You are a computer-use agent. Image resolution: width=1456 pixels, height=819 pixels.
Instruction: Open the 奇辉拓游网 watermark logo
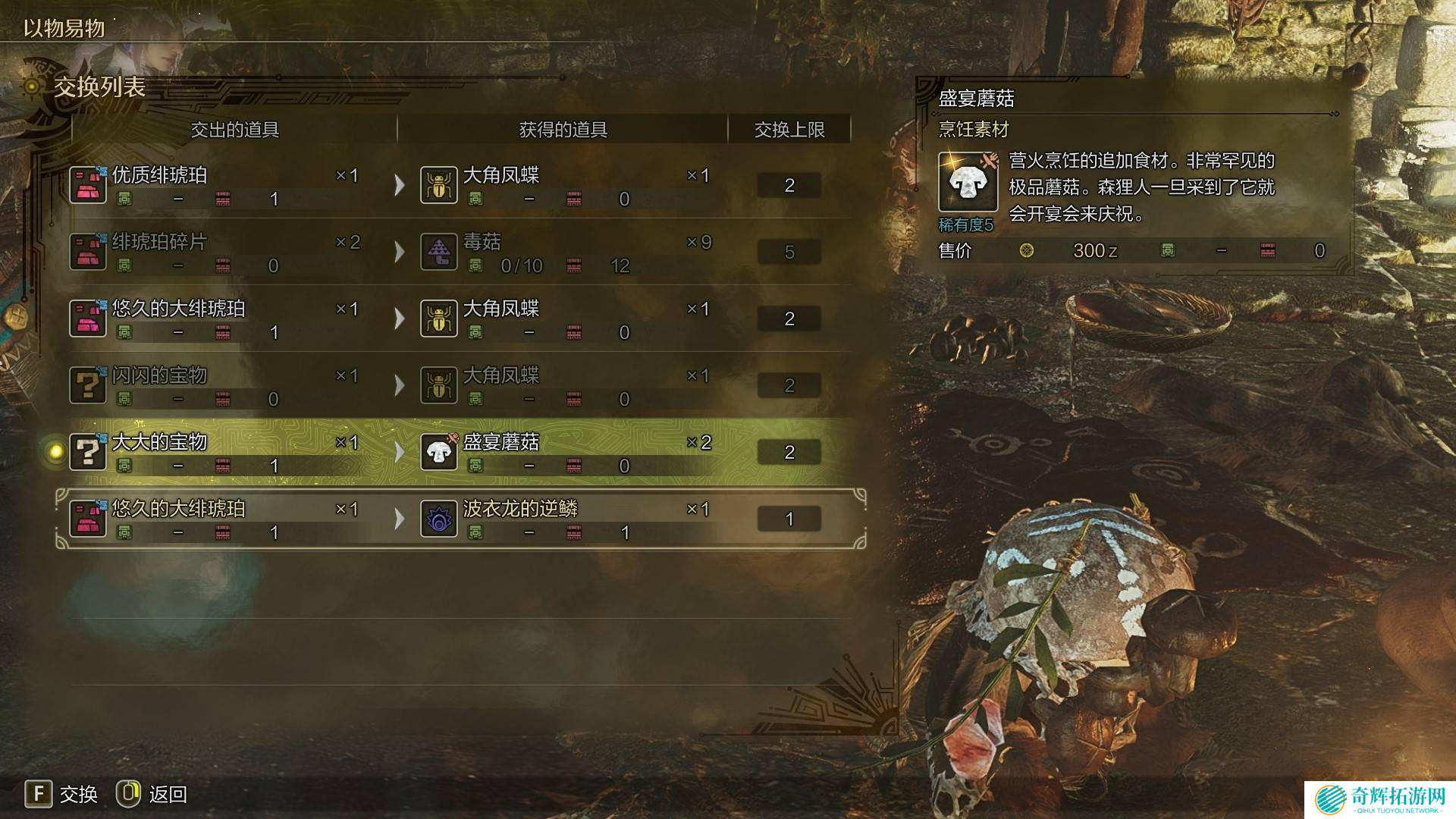coord(1380,799)
